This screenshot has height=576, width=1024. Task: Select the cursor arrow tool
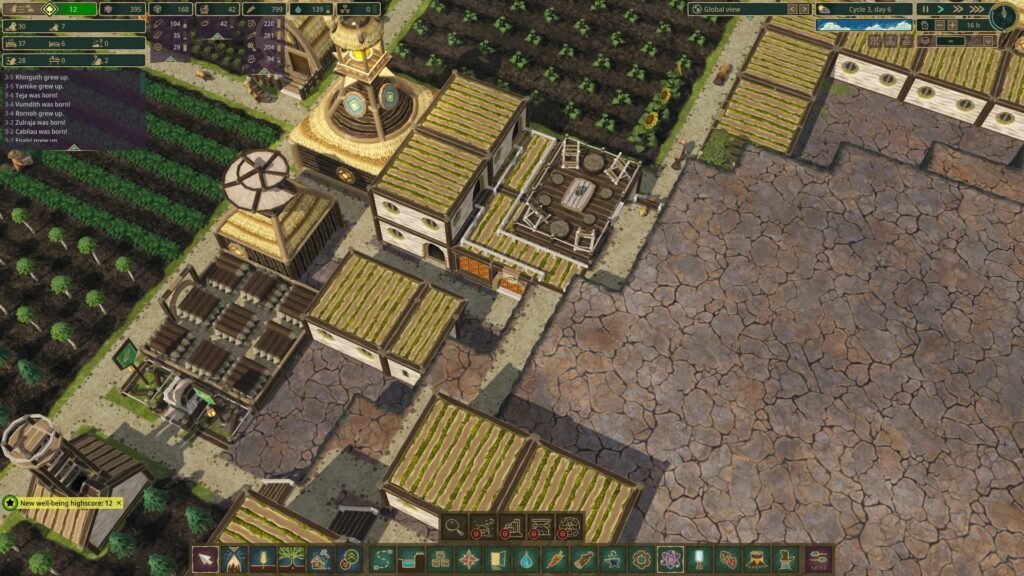(205, 559)
